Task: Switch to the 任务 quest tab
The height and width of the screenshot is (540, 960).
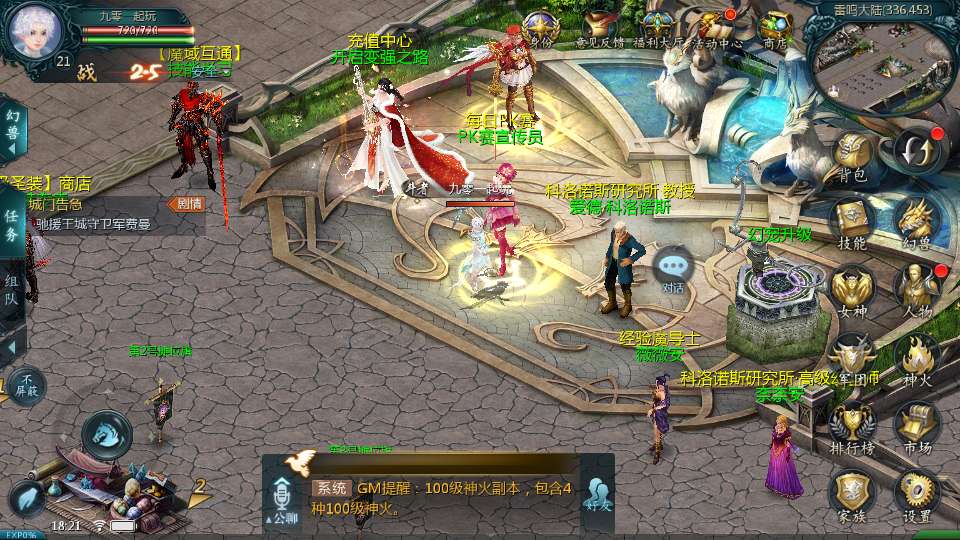Action: [12, 222]
